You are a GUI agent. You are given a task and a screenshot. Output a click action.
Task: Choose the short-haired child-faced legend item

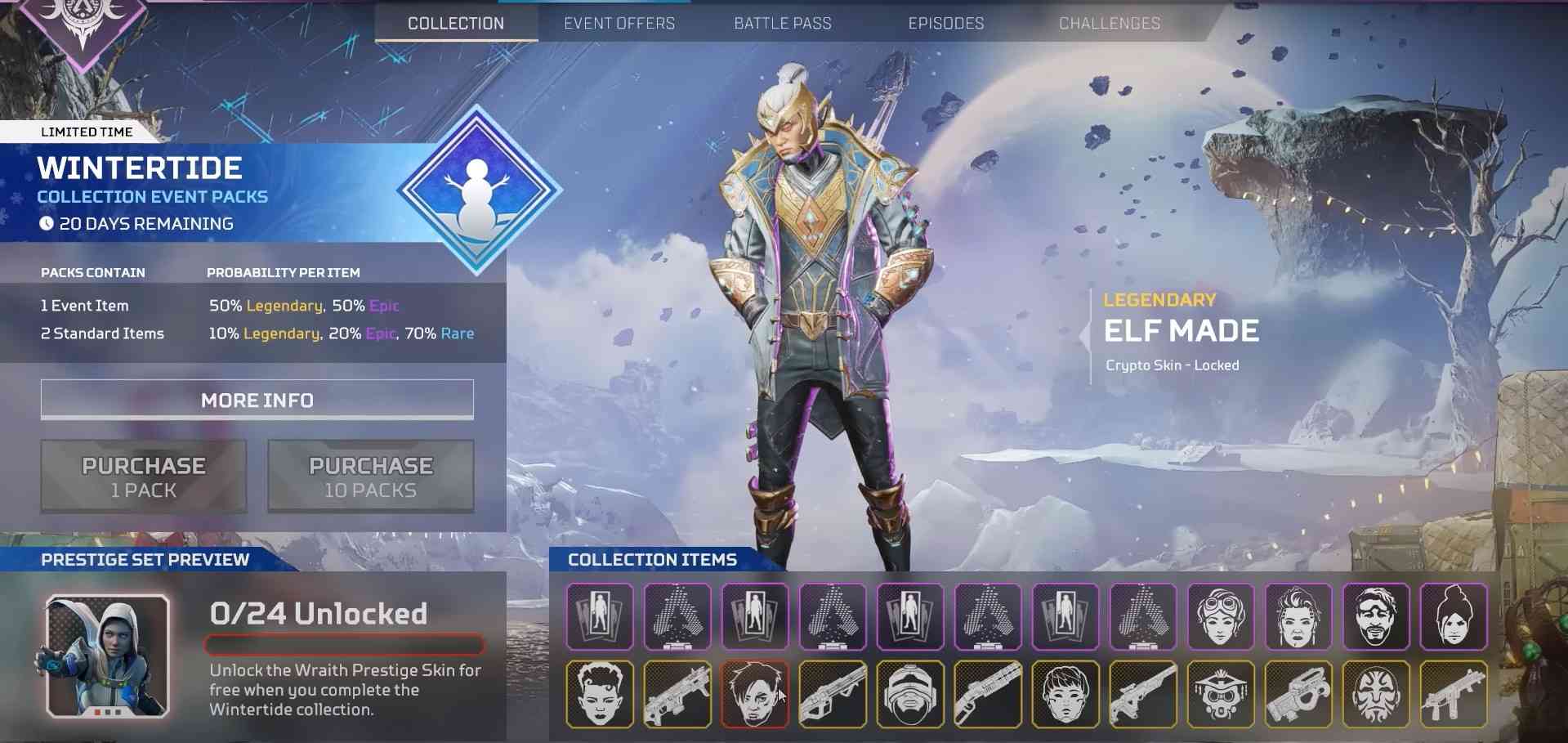tap(1065, 694)
